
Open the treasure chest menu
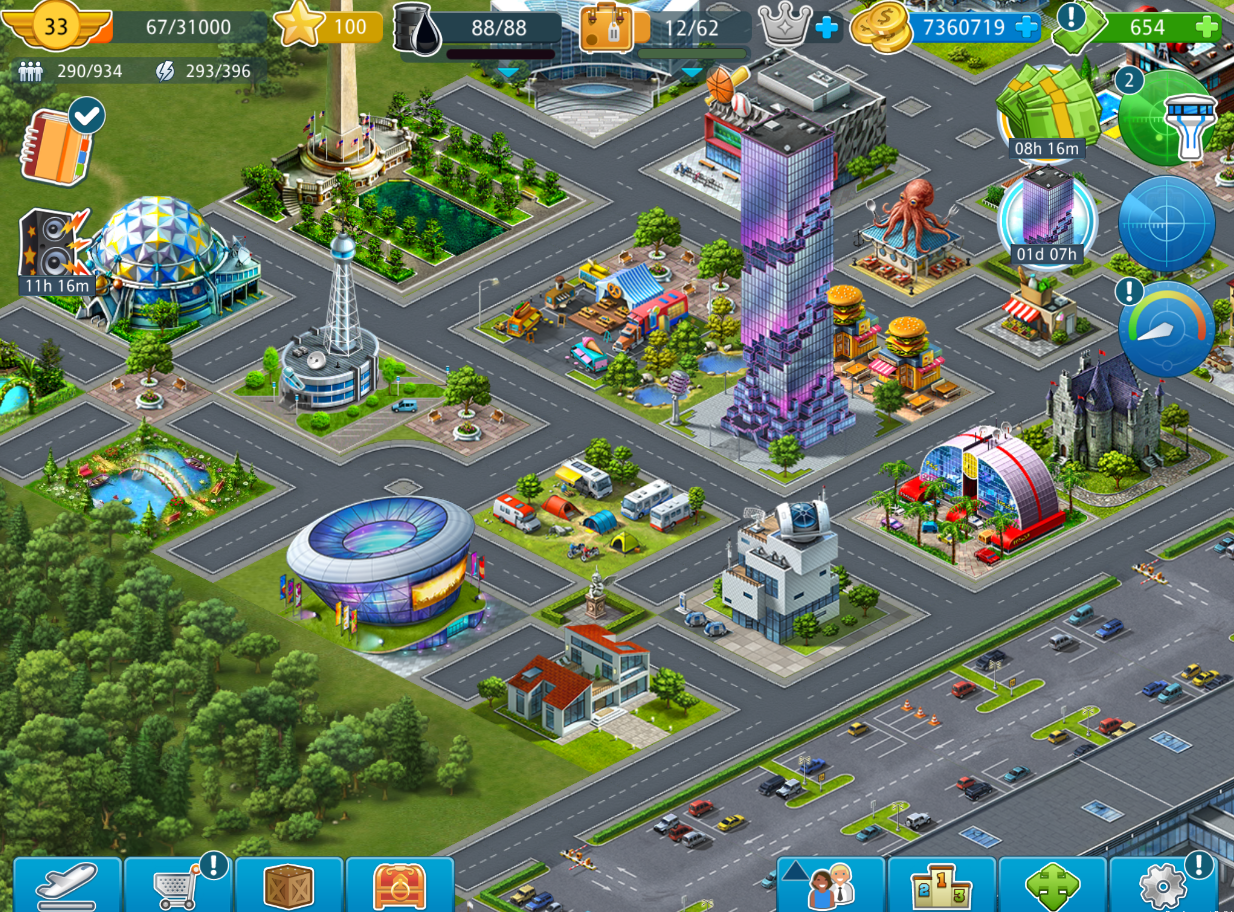point(400,885)
